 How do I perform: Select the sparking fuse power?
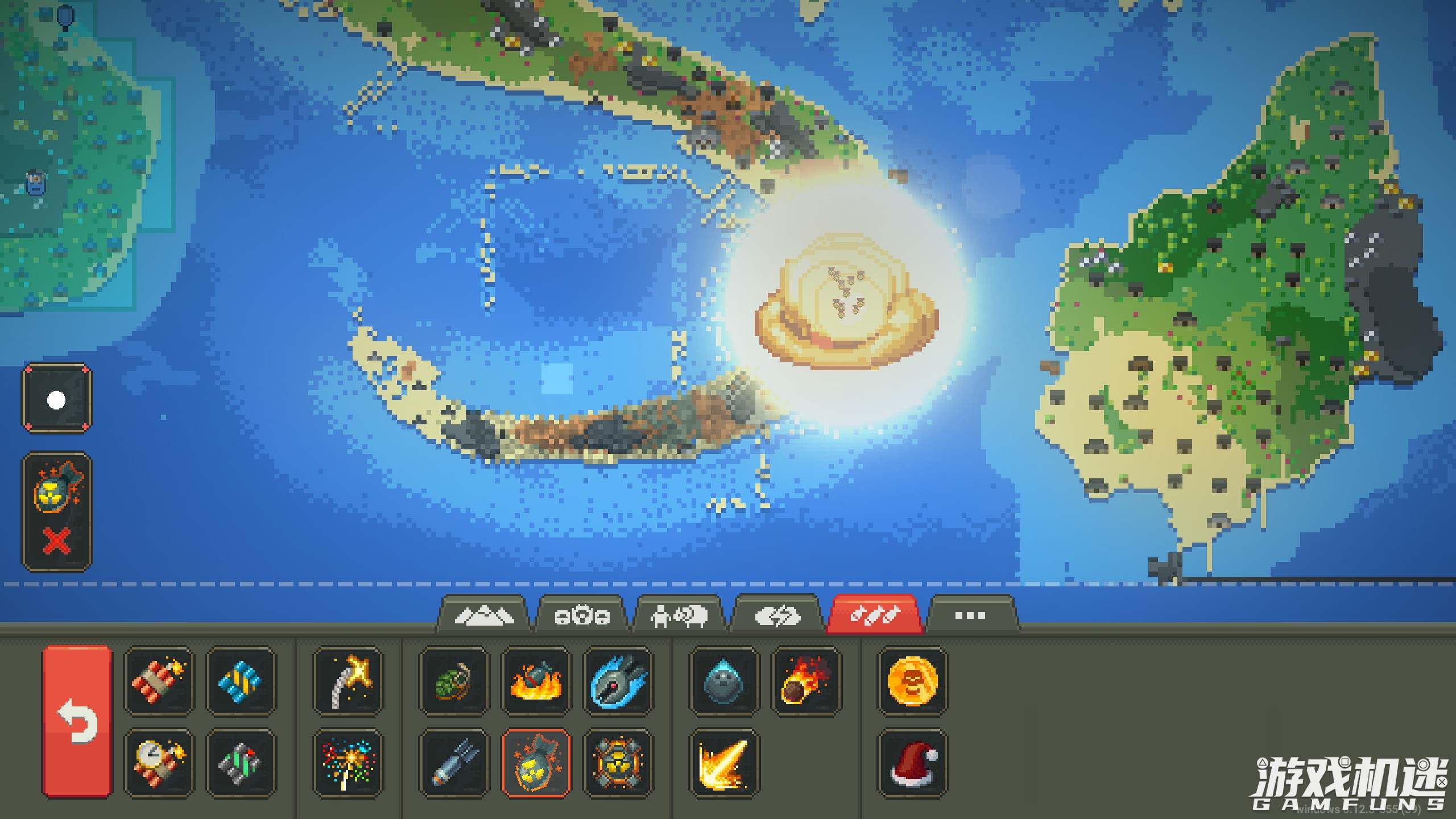348,680
